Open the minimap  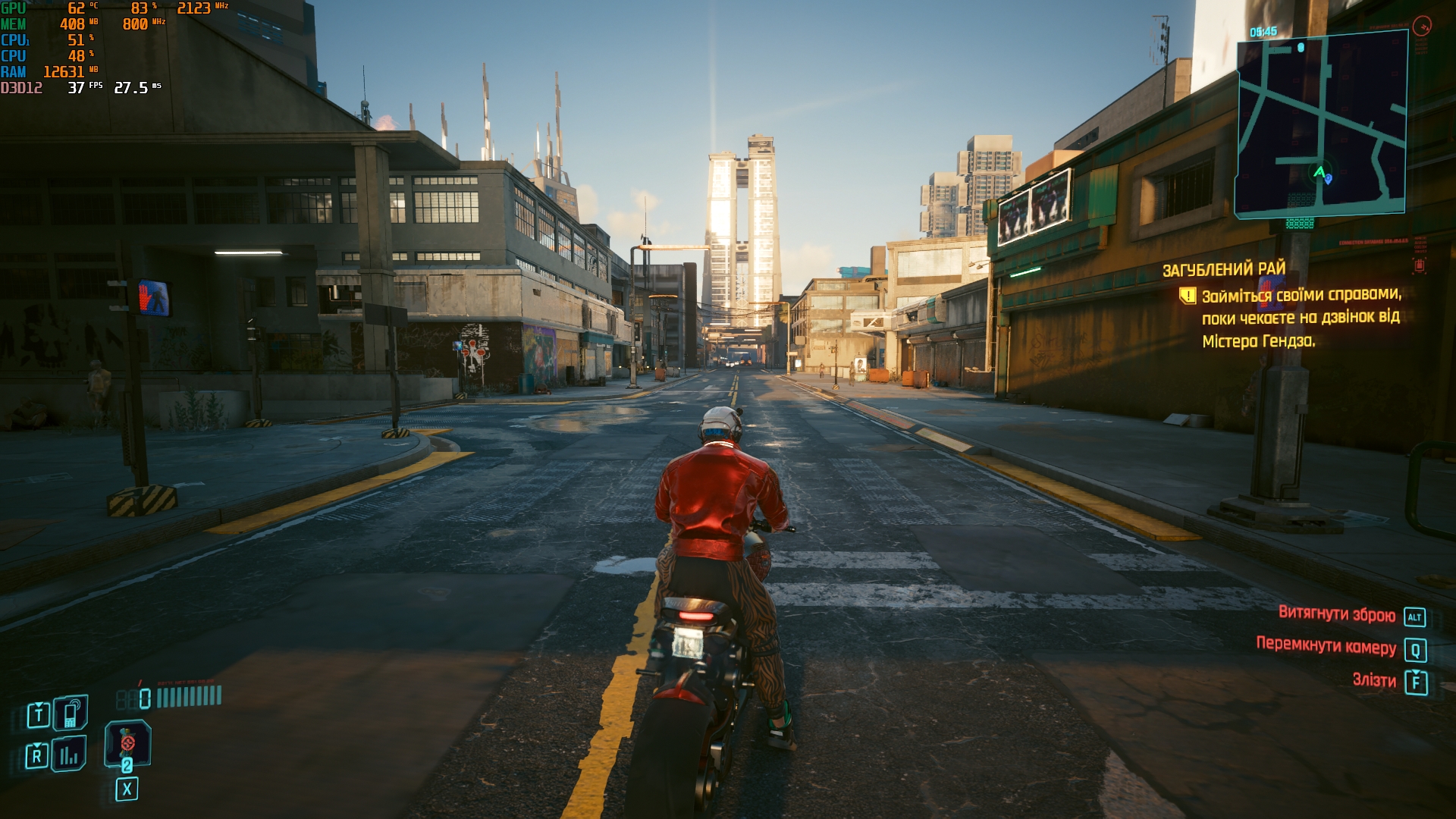click(x=1321, y=125)
